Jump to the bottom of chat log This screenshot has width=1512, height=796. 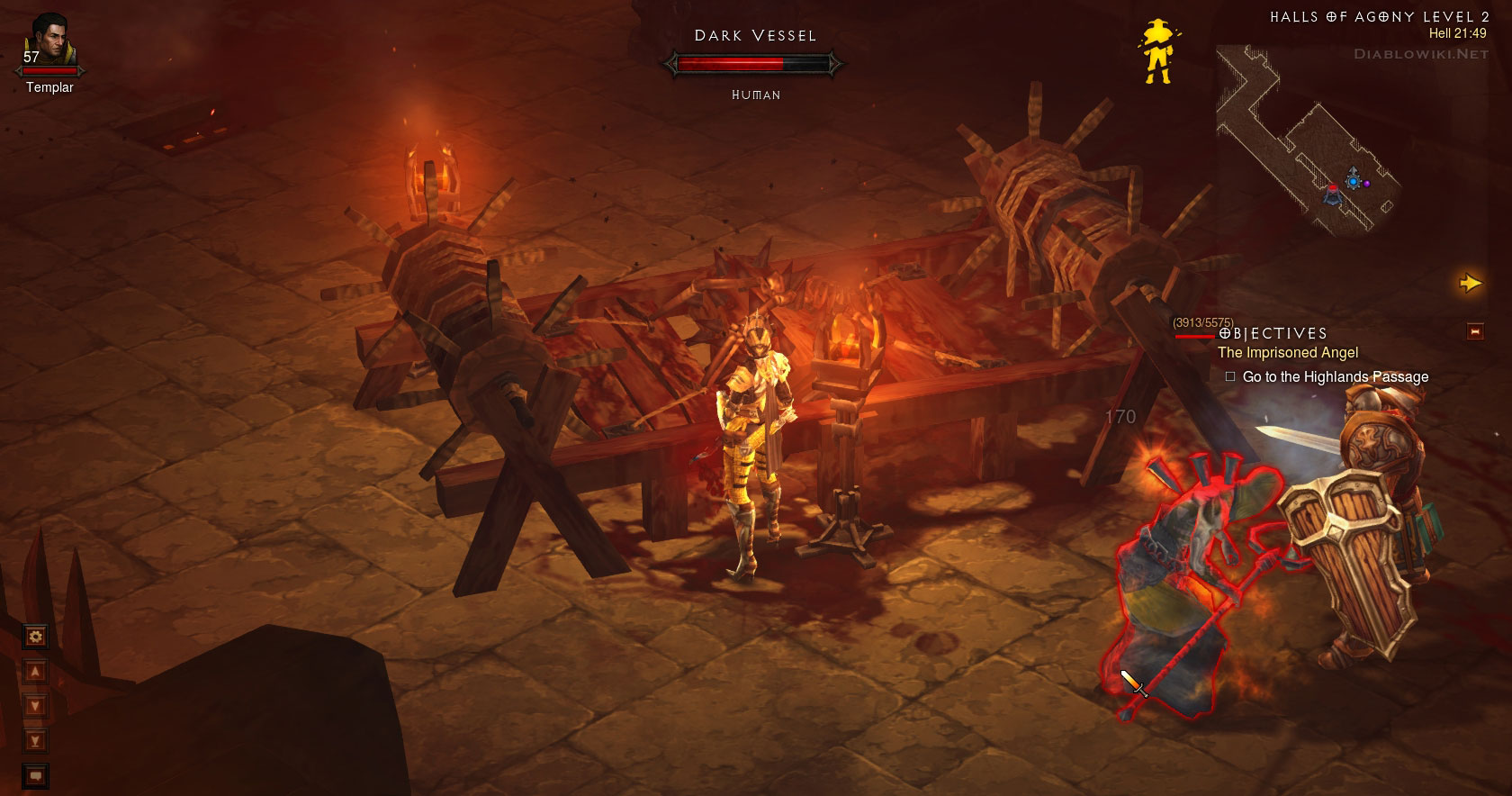pyautogui.click(x=36, y=741)
